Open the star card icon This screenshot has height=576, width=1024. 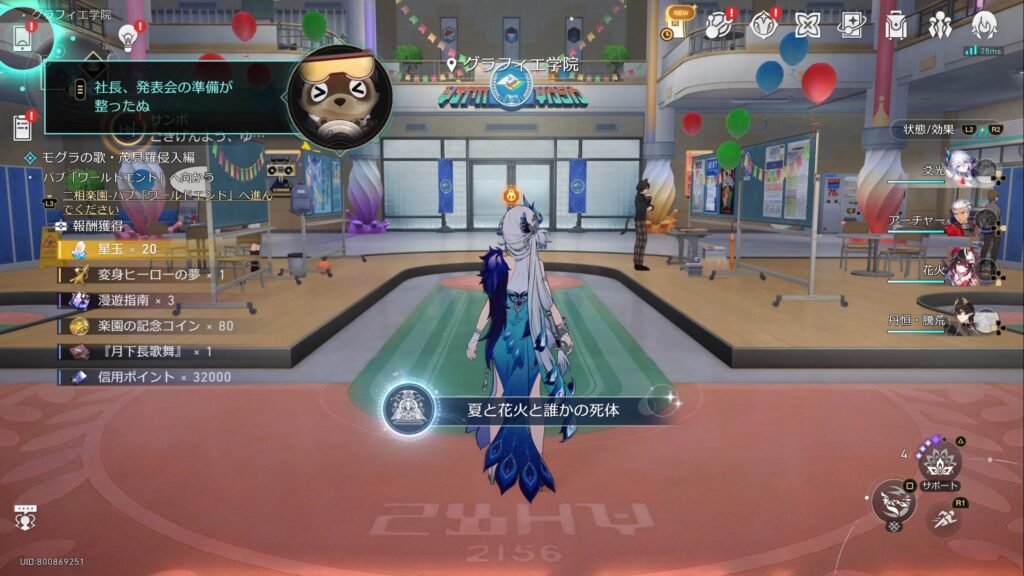coord(851,25)
